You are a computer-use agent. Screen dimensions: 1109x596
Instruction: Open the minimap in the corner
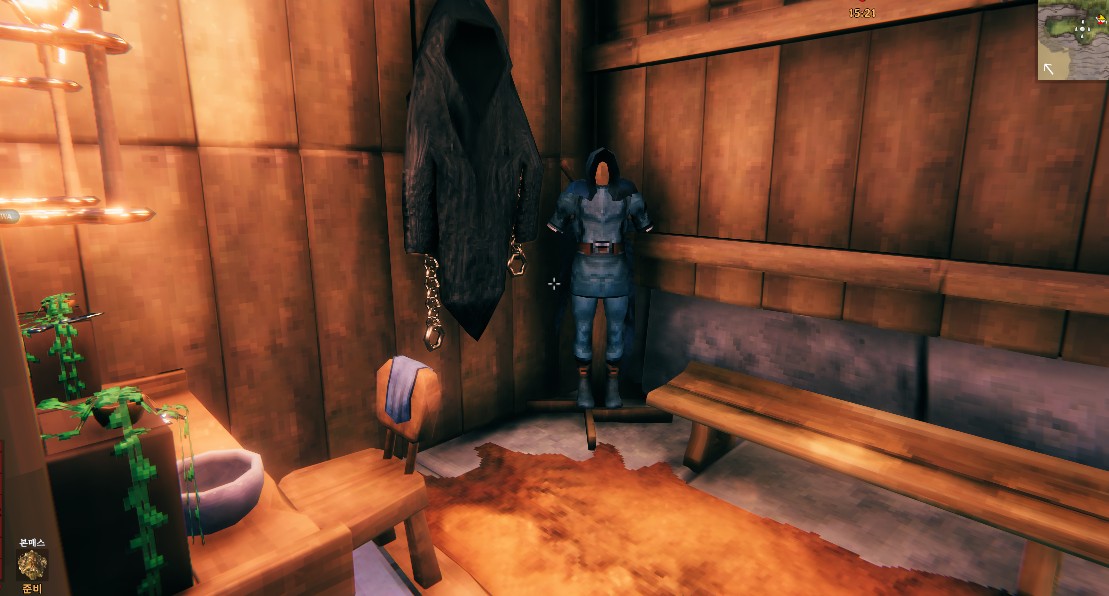point(1074,40)
